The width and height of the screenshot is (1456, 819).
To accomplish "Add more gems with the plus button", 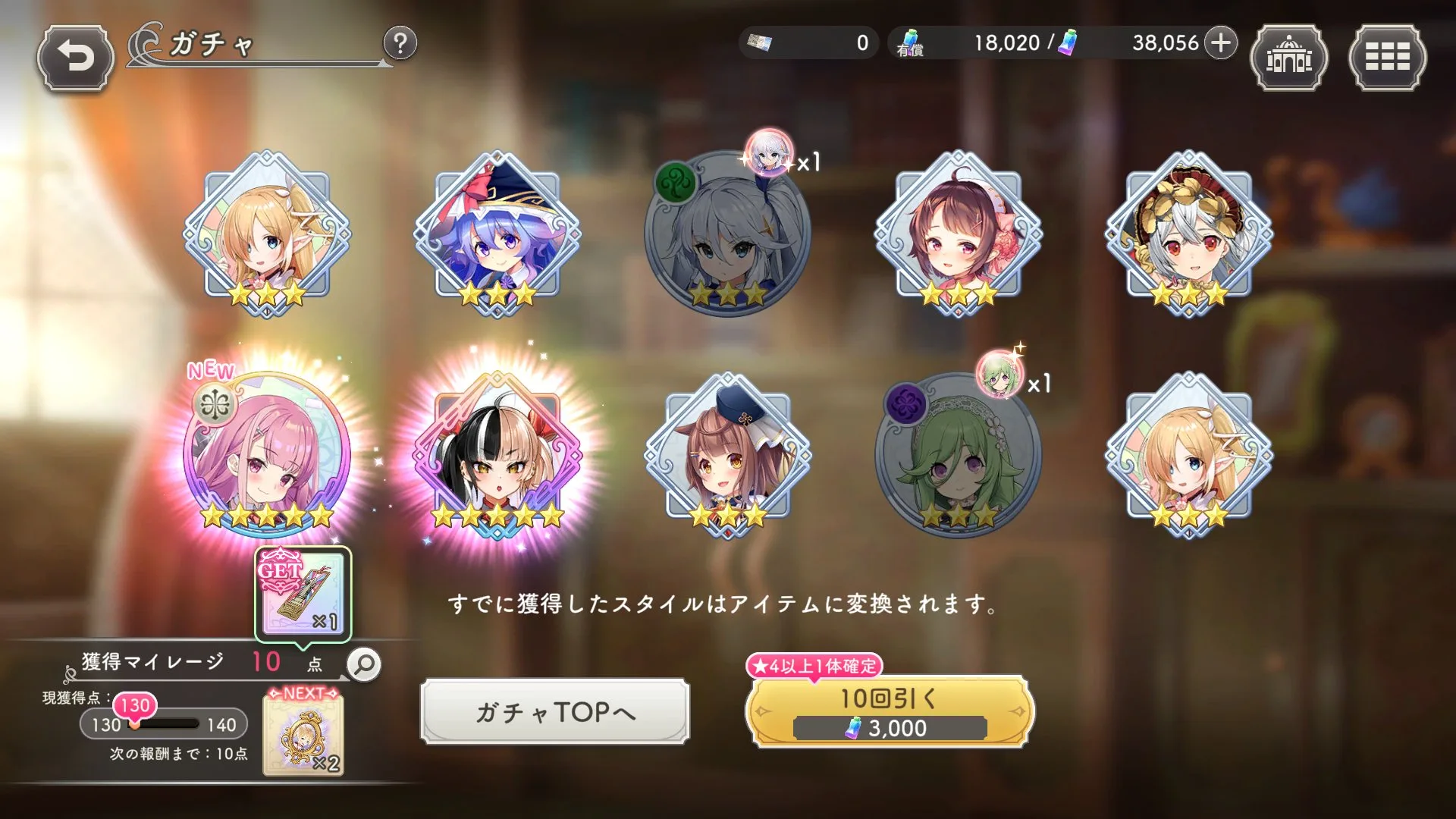I will click(1220, 43).
